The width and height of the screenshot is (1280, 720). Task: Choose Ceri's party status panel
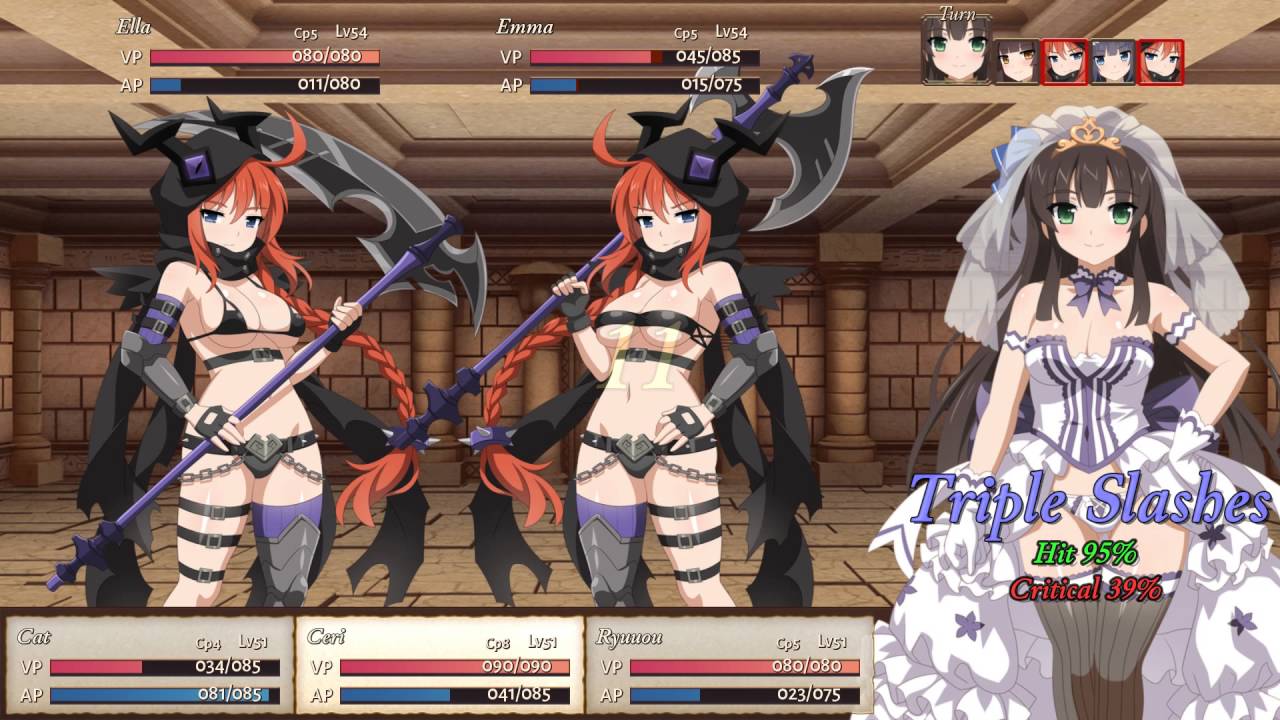[x=440, y=664]
